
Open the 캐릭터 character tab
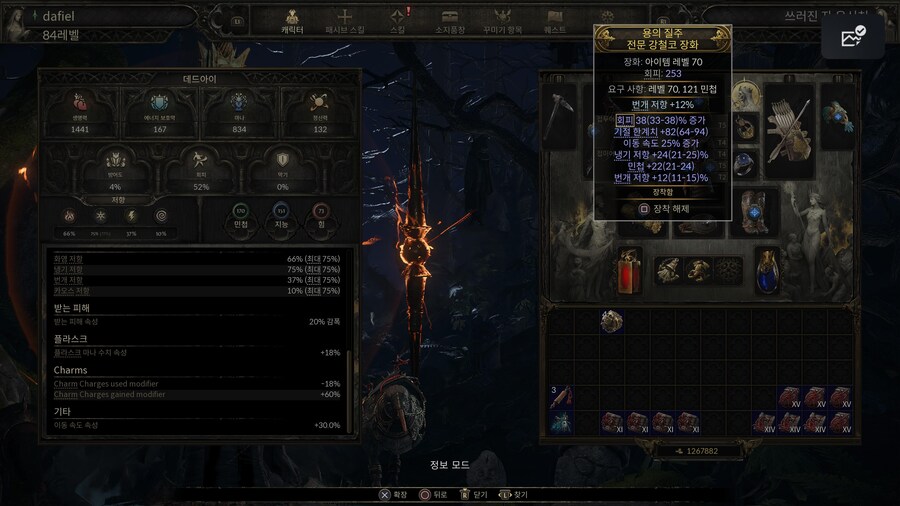(293, 21)
